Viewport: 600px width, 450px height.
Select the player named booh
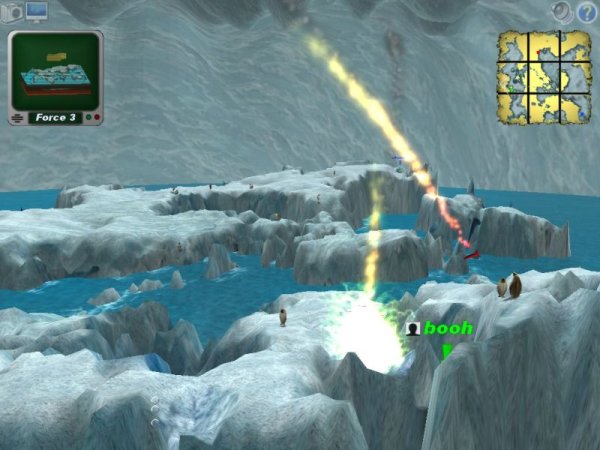point(447,327)
